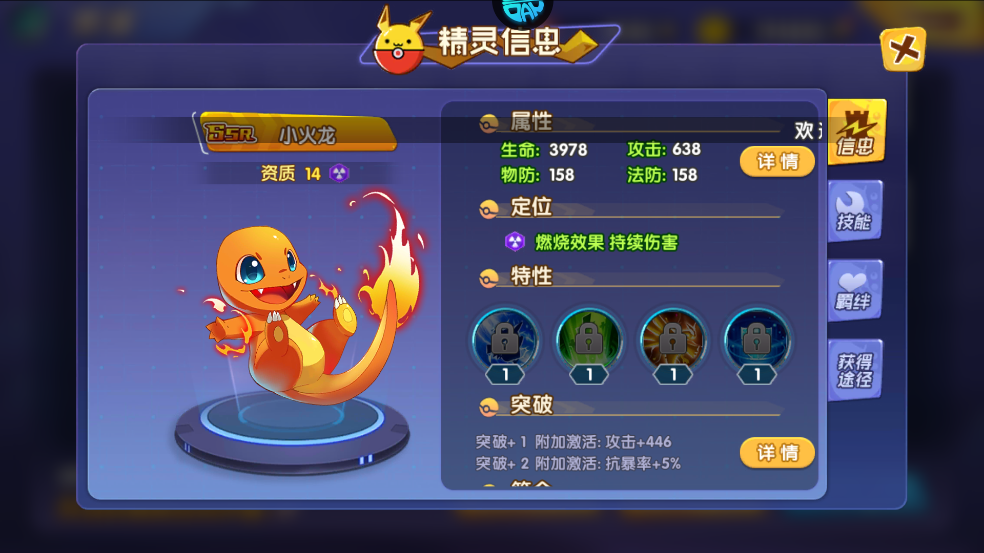Screen dimensions: 984x553
Task: View attribute details with the 详情 button
Action: pos(777,161)
